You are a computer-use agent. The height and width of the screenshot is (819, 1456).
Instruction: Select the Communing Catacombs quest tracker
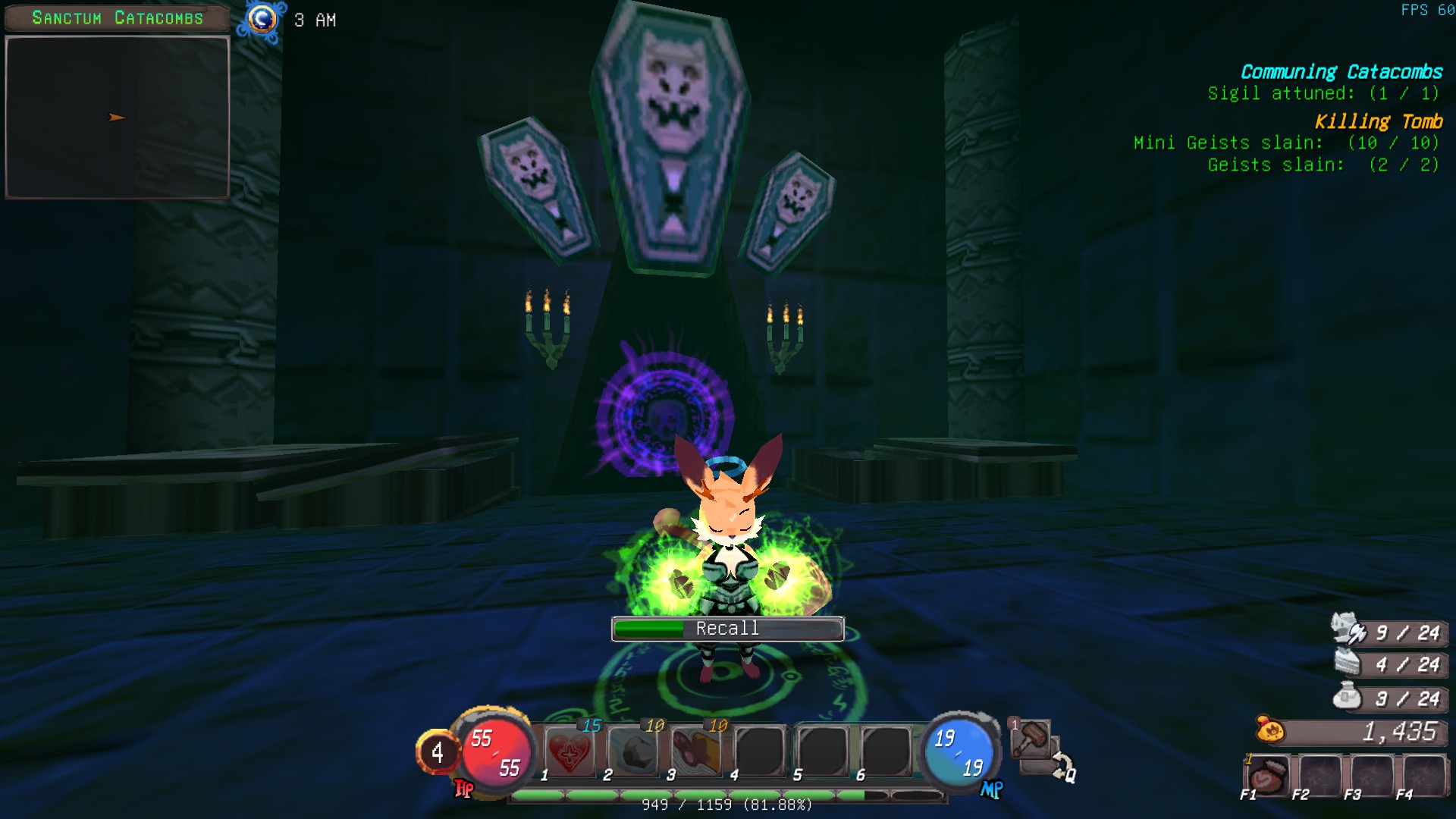coord(1341,72)
